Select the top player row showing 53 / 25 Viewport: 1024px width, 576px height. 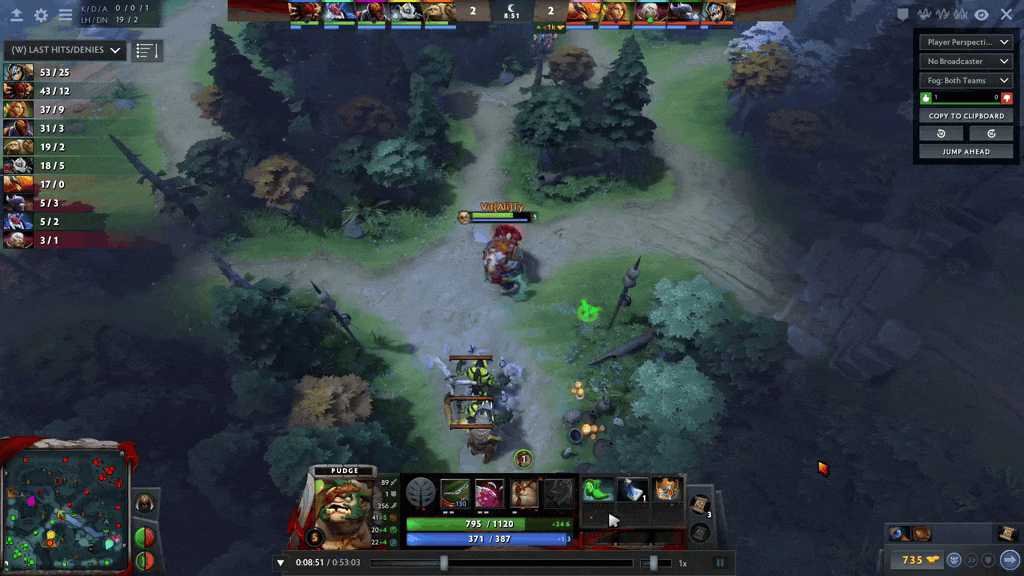pos(40,72)
